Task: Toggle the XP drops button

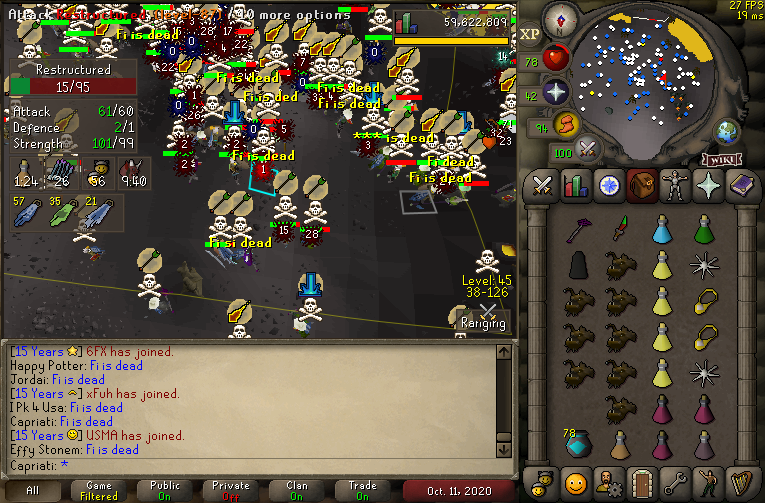Action: (530, 34)
